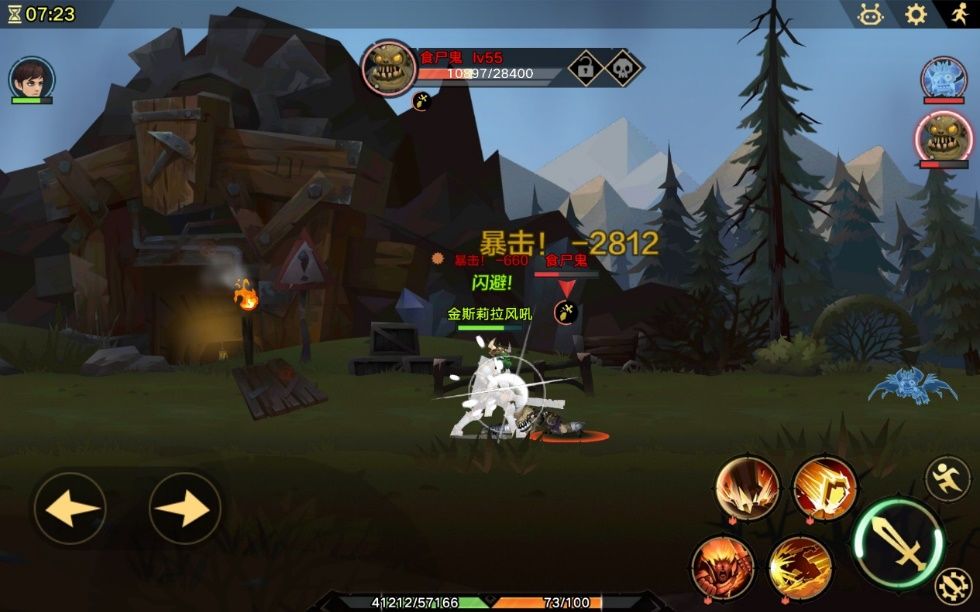Activate the charging dash attack skill
Viewport: 980px width, 612px height.
(800, 567)
